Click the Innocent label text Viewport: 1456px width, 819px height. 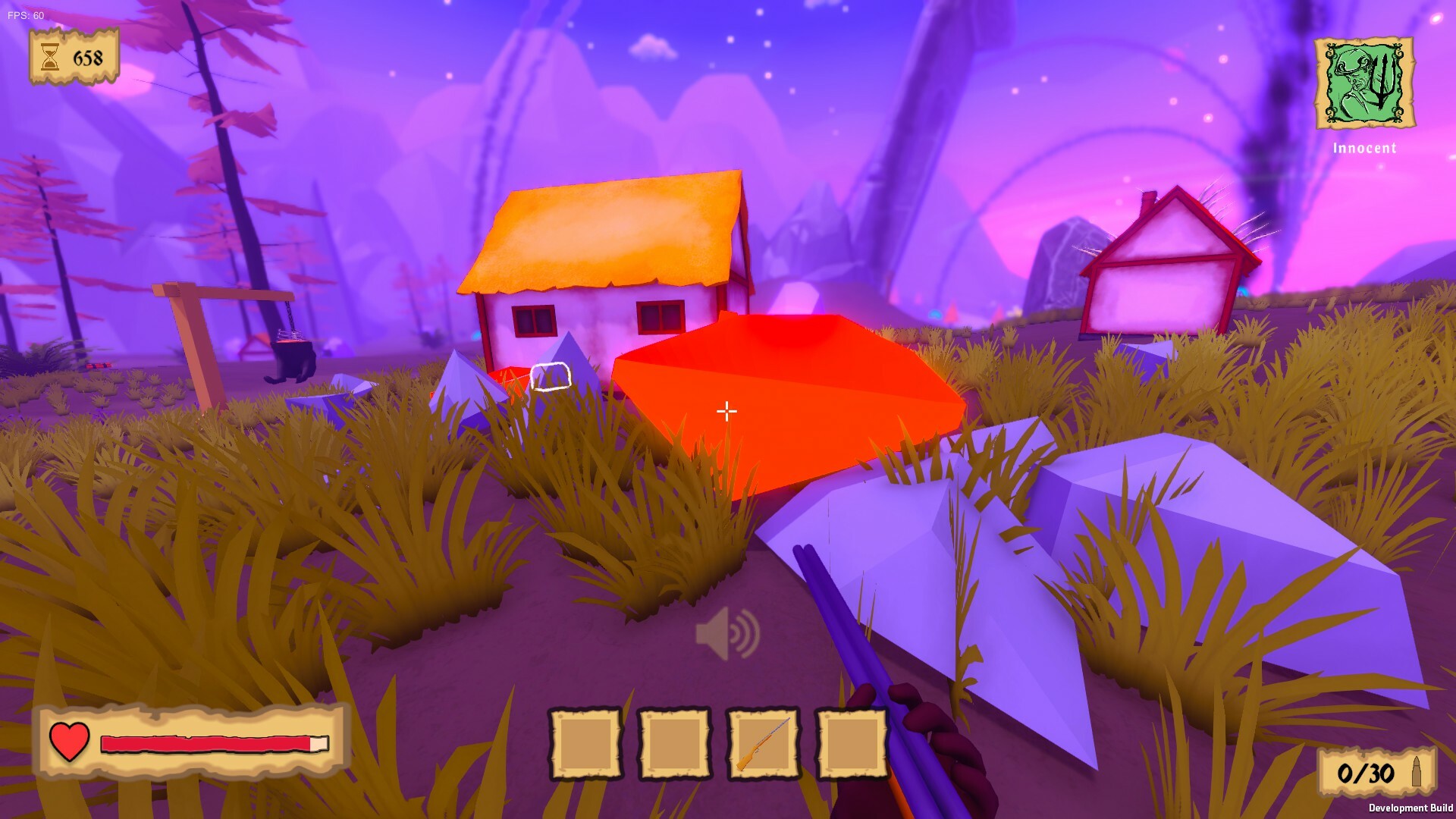pyautogui.click(x=1363, y=149)
